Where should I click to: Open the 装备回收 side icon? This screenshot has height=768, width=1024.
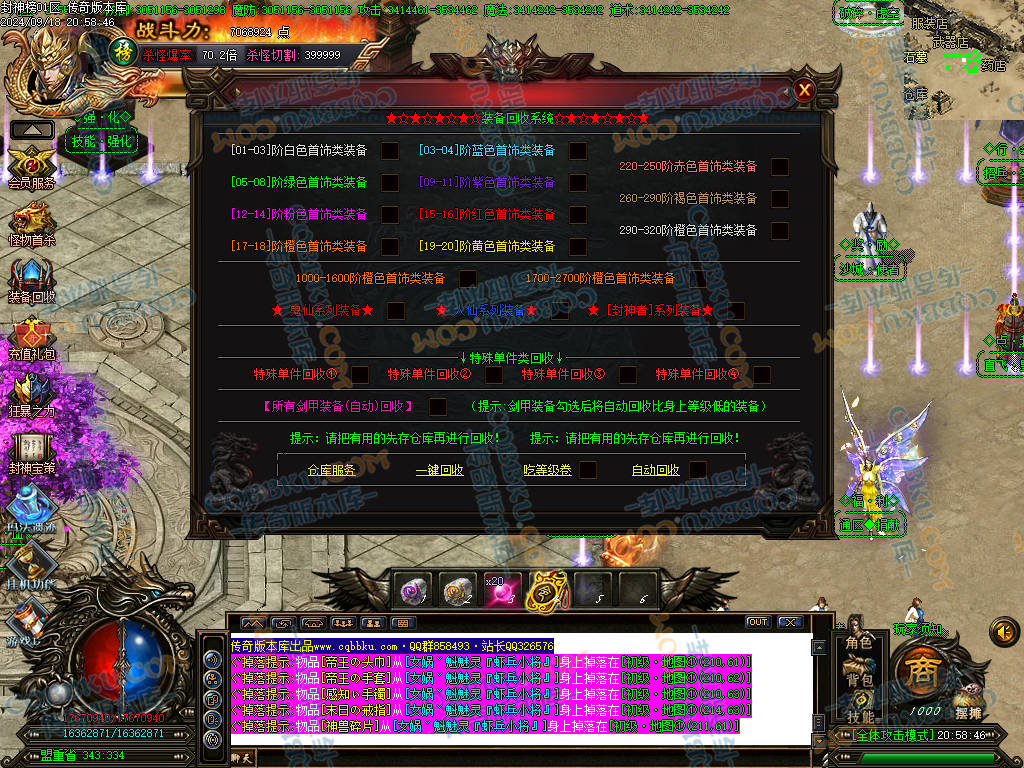coord(32,280)
